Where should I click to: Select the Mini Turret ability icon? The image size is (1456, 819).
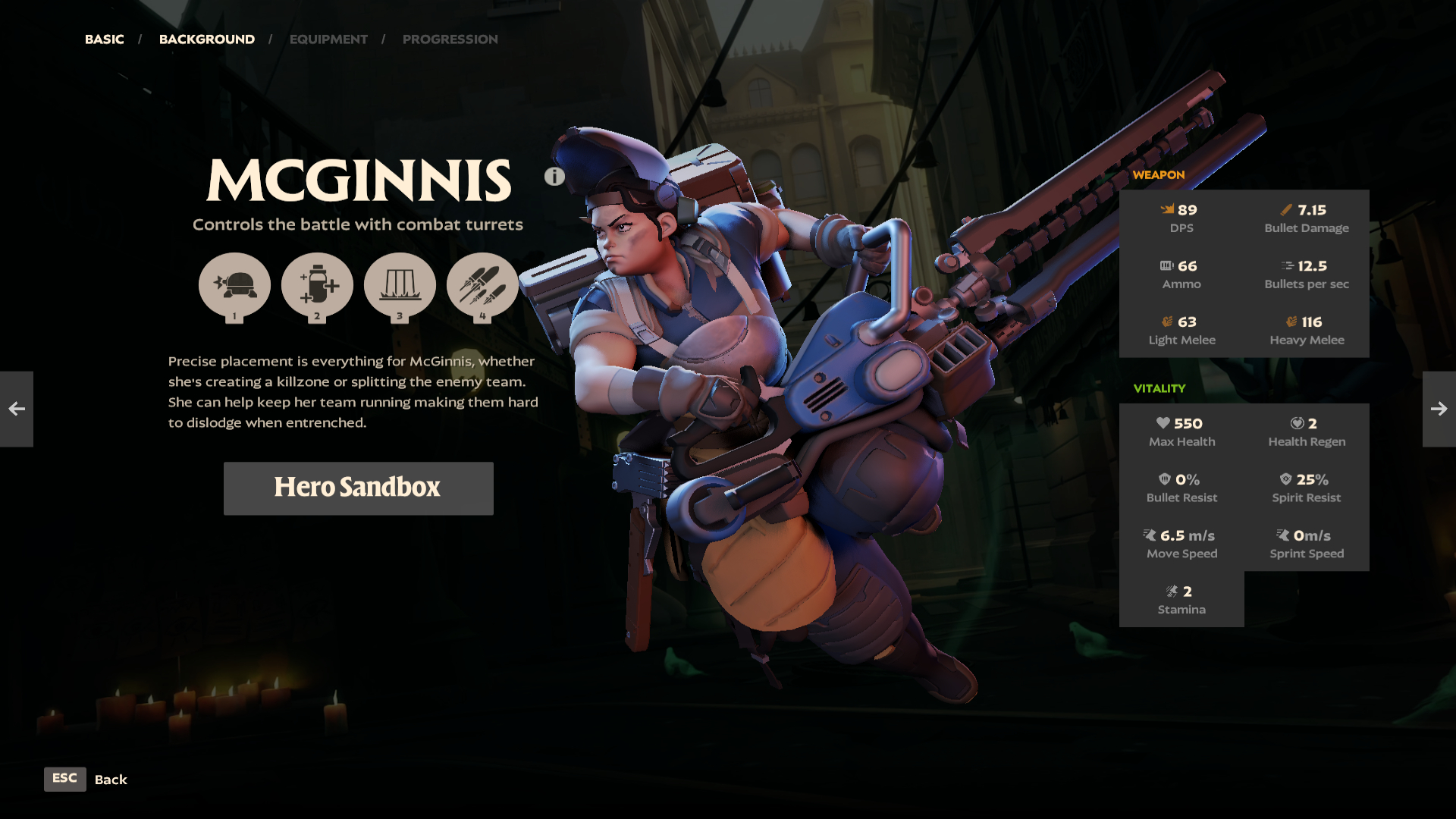tap(234, 286)
